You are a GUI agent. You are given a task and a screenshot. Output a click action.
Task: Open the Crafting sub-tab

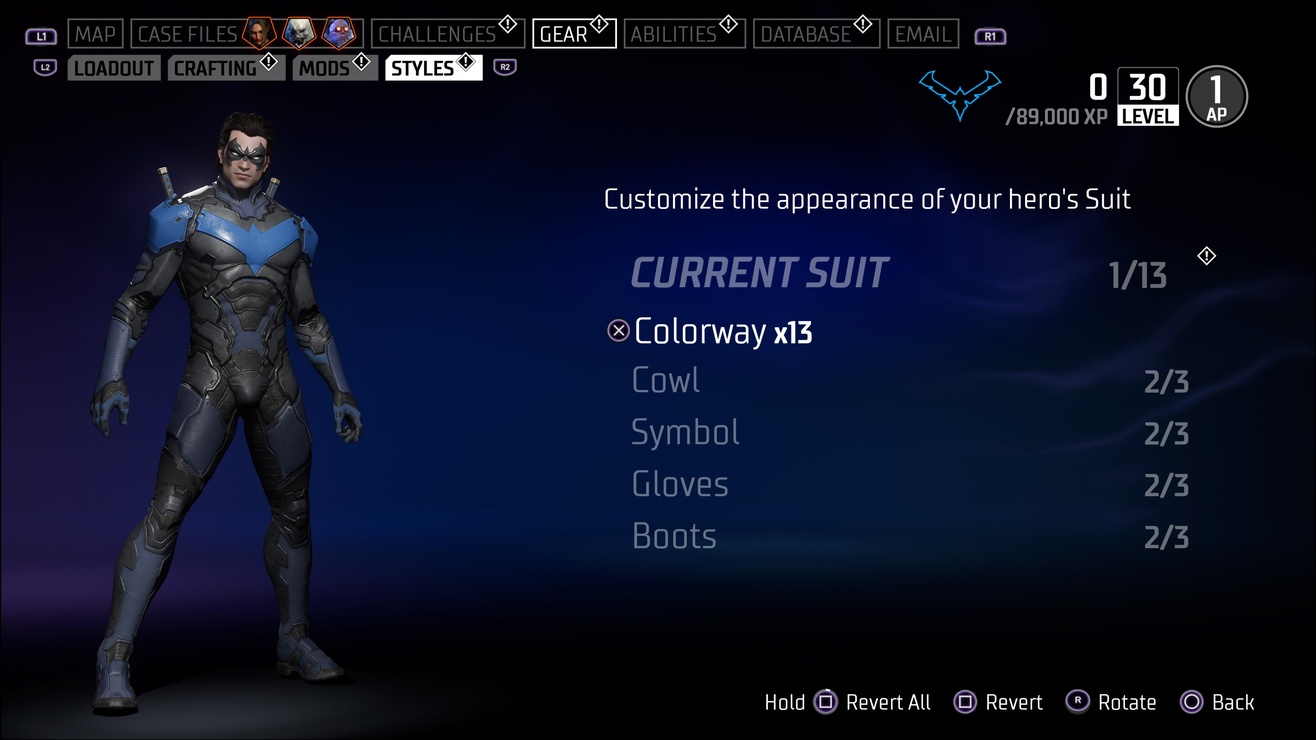tap(215, 68)
